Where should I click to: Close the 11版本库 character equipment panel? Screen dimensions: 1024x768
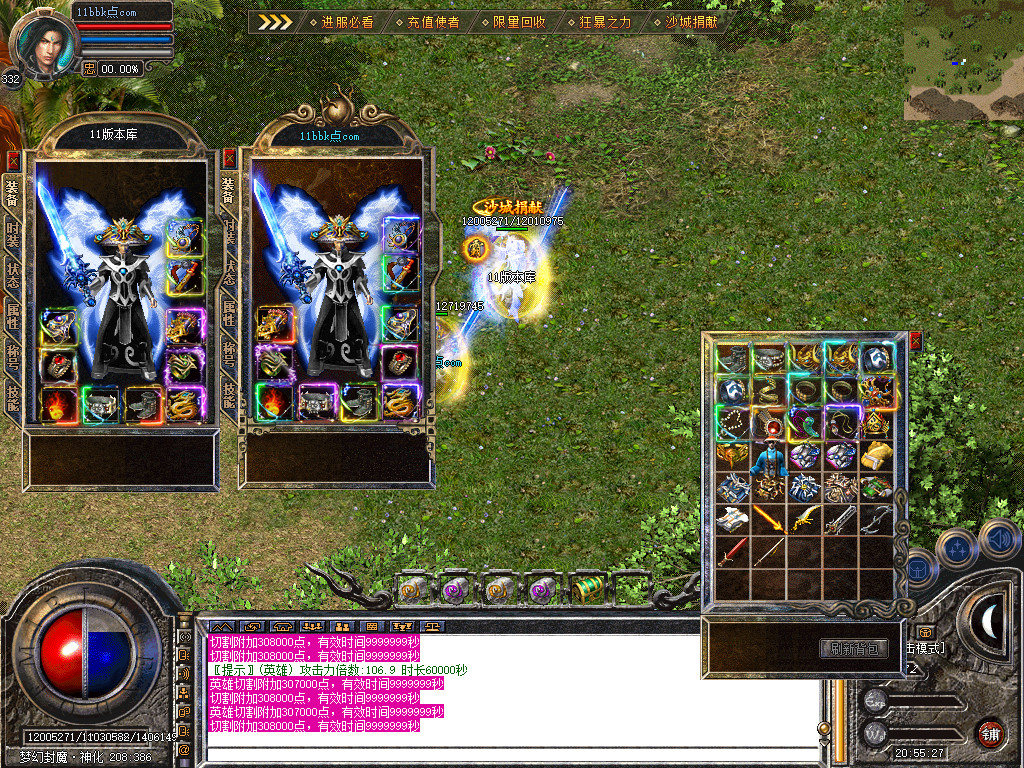point(13,160)
